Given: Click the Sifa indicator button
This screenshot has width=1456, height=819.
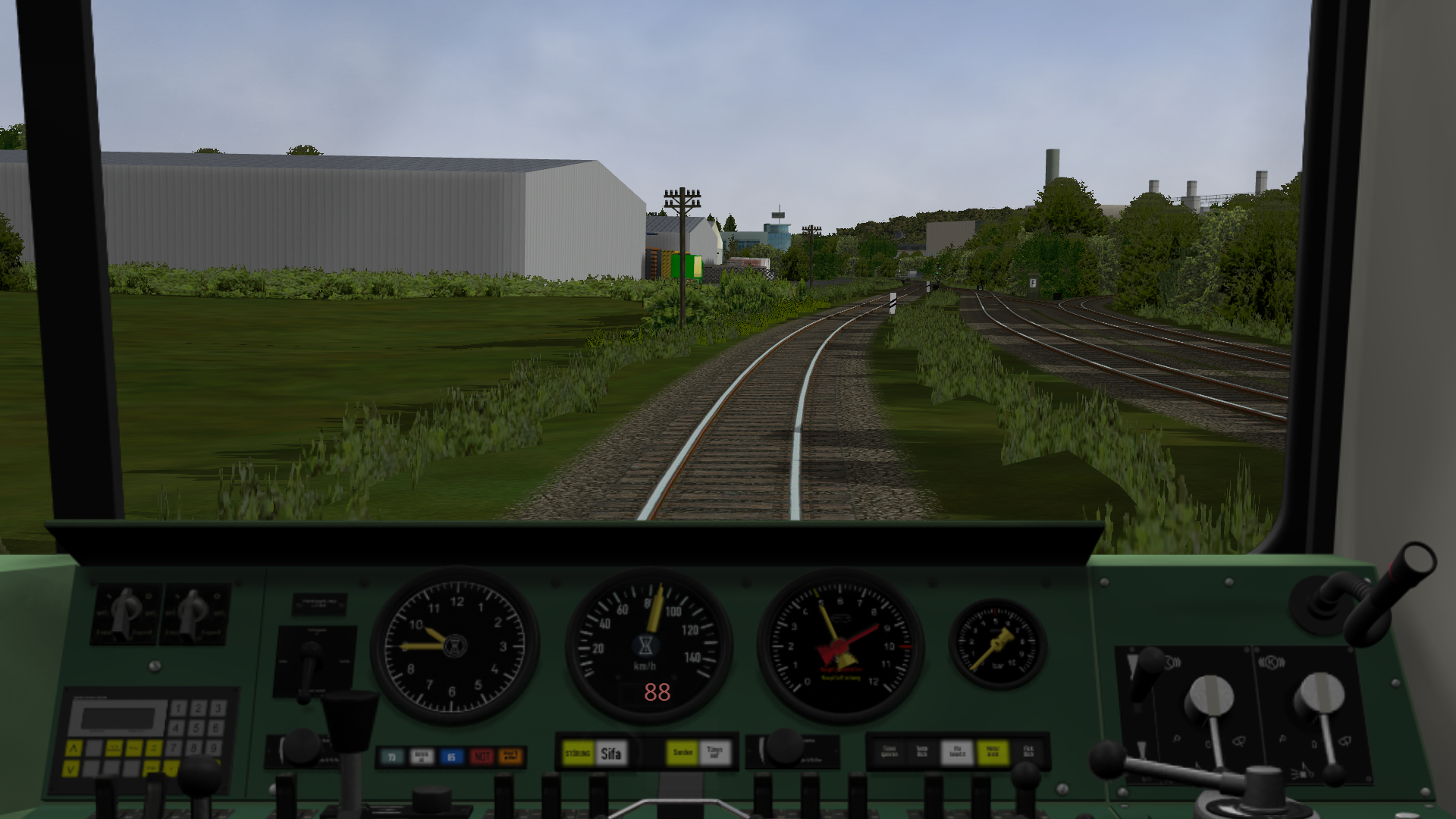Looking at the screenshot, I should pyautogui.click(x=610, y=754).
